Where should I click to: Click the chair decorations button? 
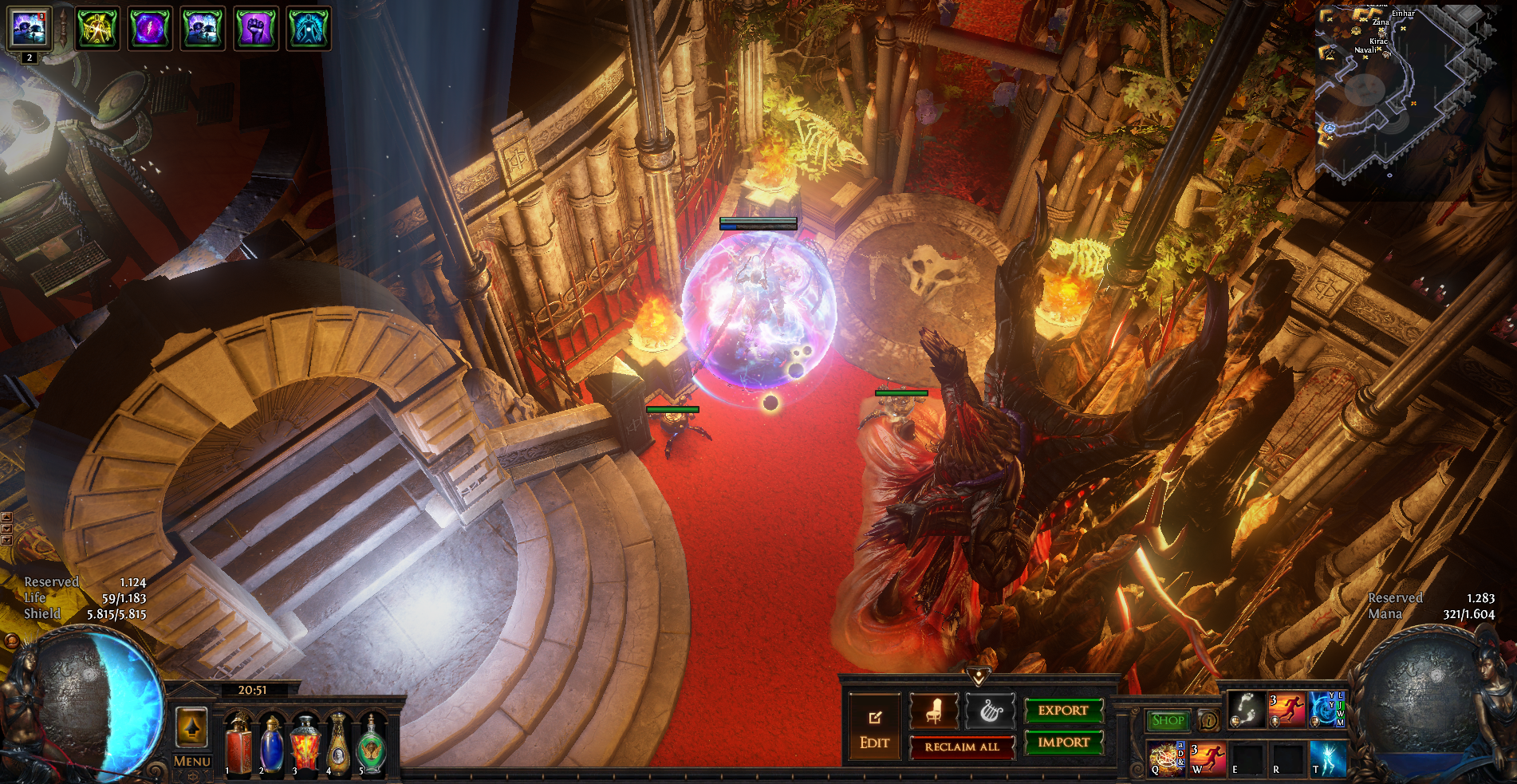pyautogui.click(x=934, y=711)
